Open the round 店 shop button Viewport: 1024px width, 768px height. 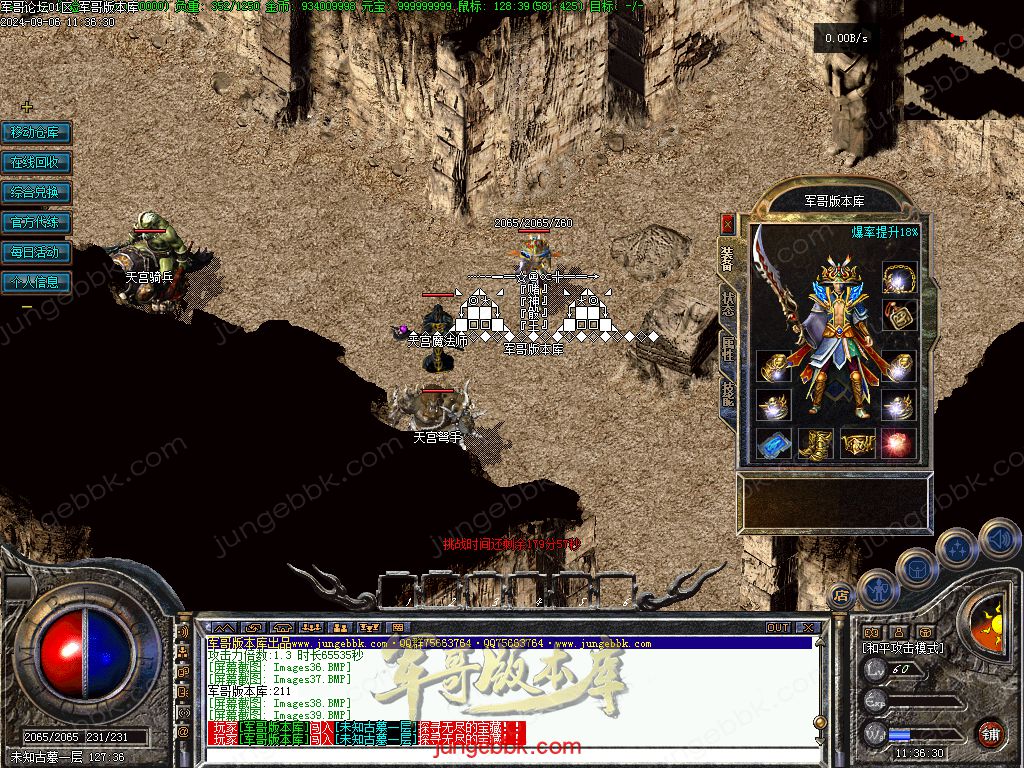pos(841,594)
